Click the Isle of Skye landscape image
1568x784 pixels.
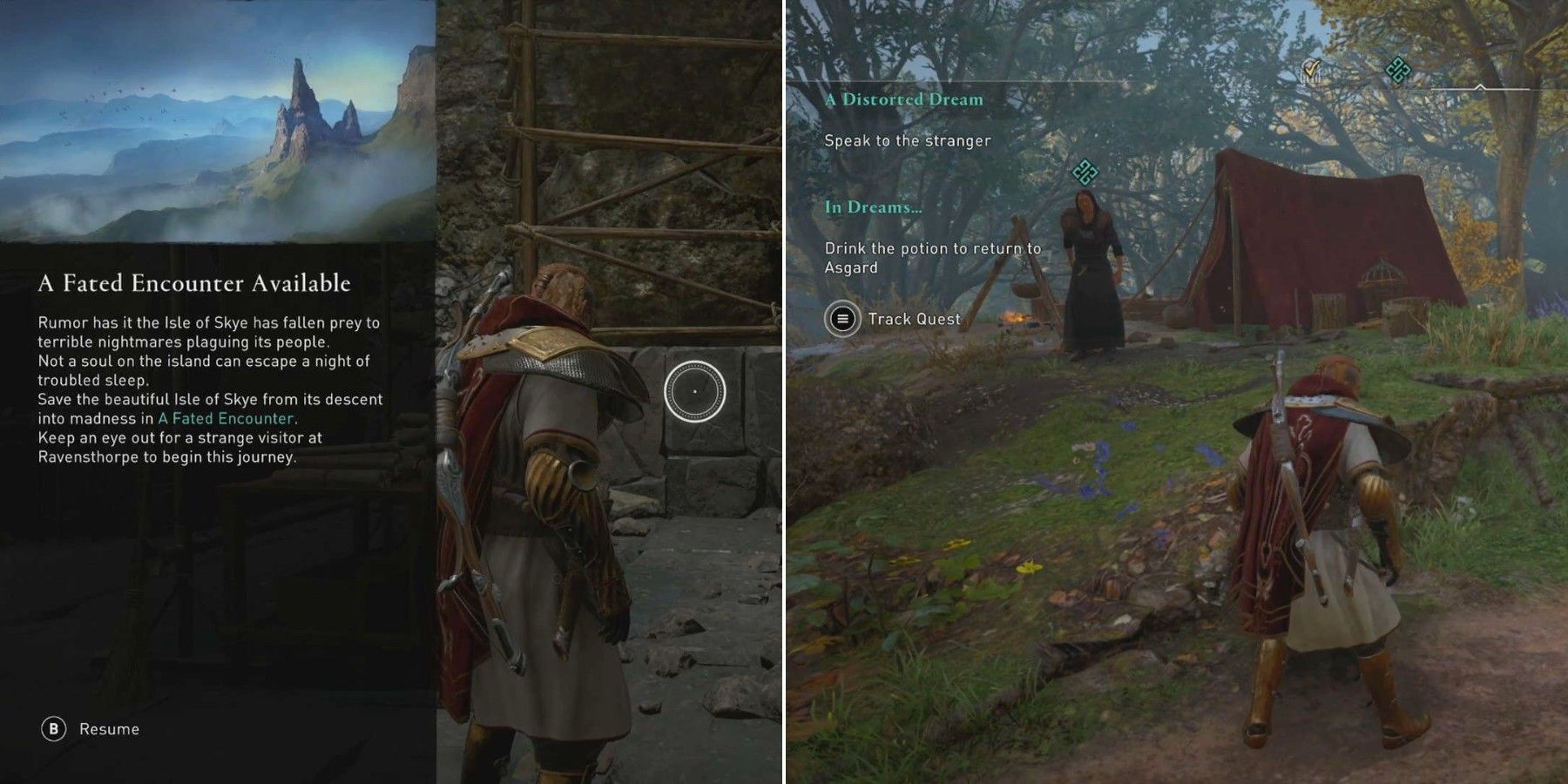point(218,122)
